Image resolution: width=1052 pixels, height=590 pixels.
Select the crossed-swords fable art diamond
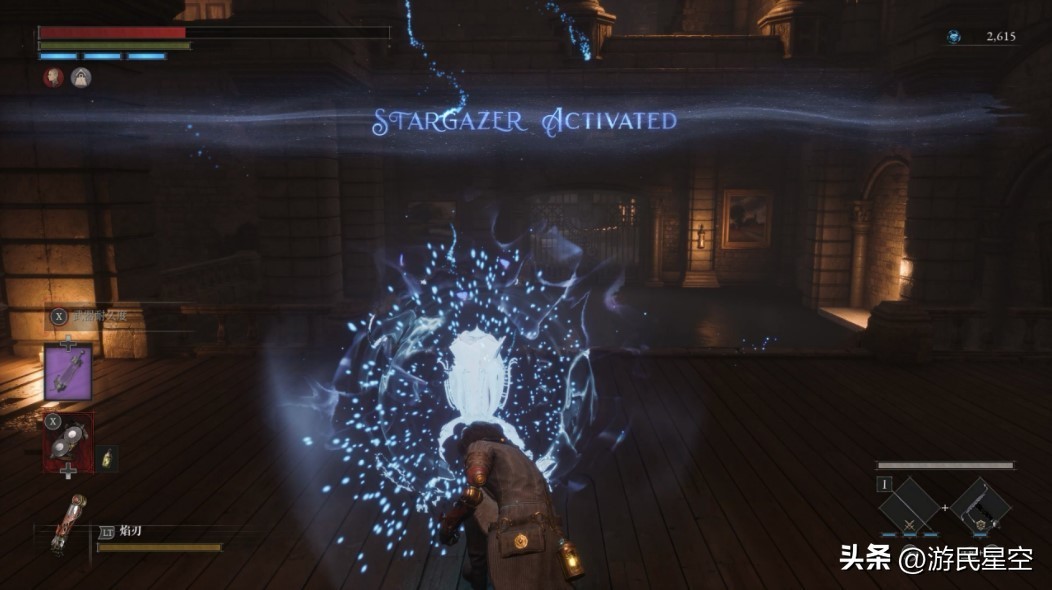[909, 507]
